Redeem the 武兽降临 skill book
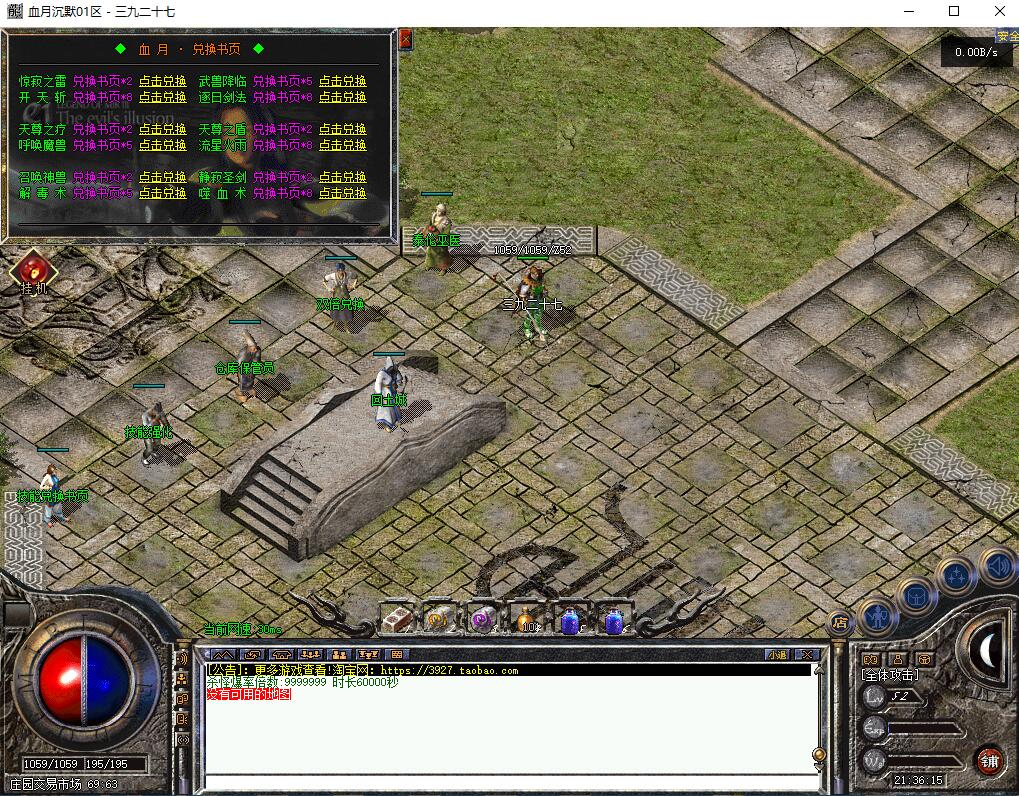 pos(342,81)
